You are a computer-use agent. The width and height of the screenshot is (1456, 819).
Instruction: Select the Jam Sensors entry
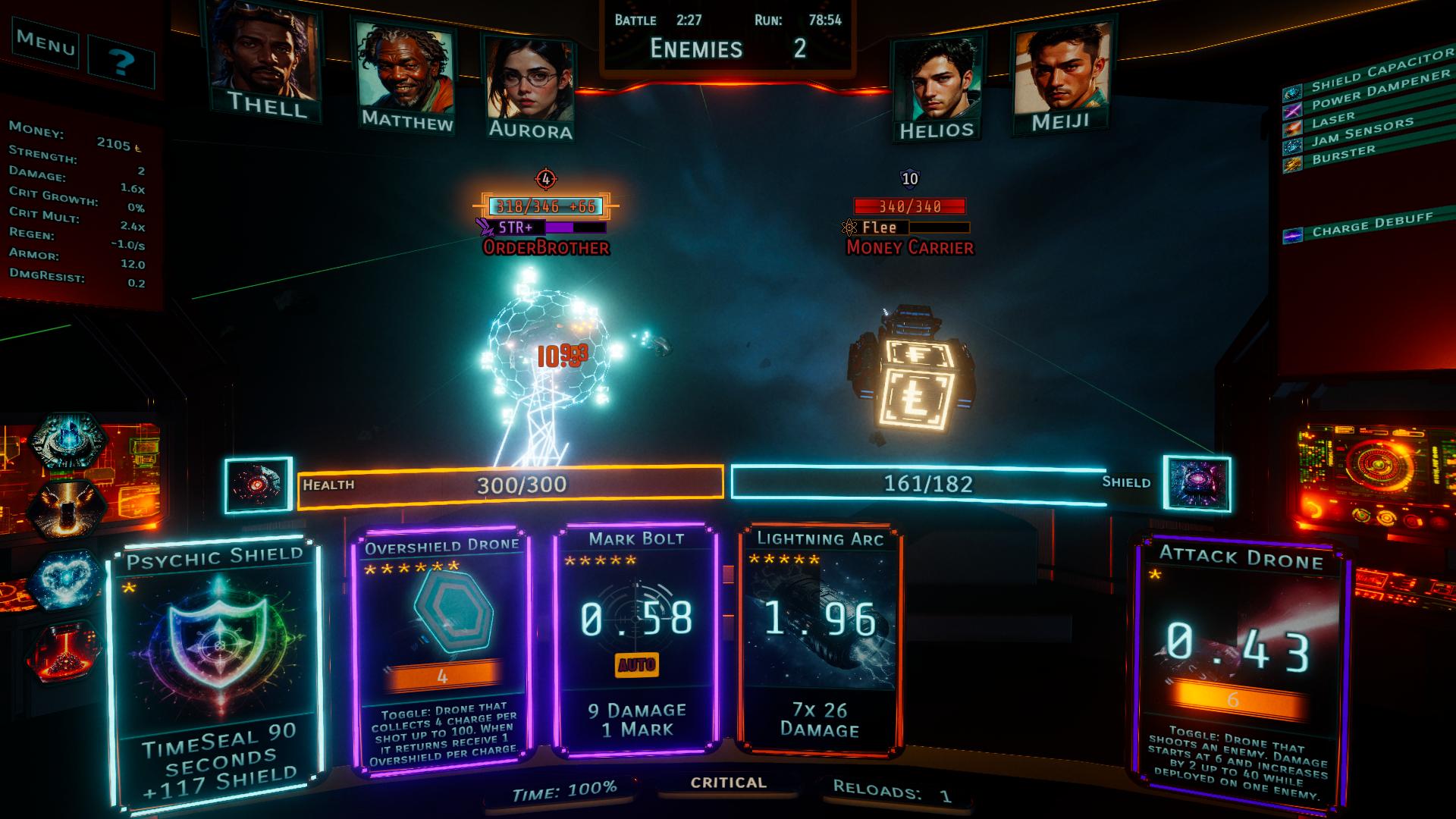[1361, 131]
